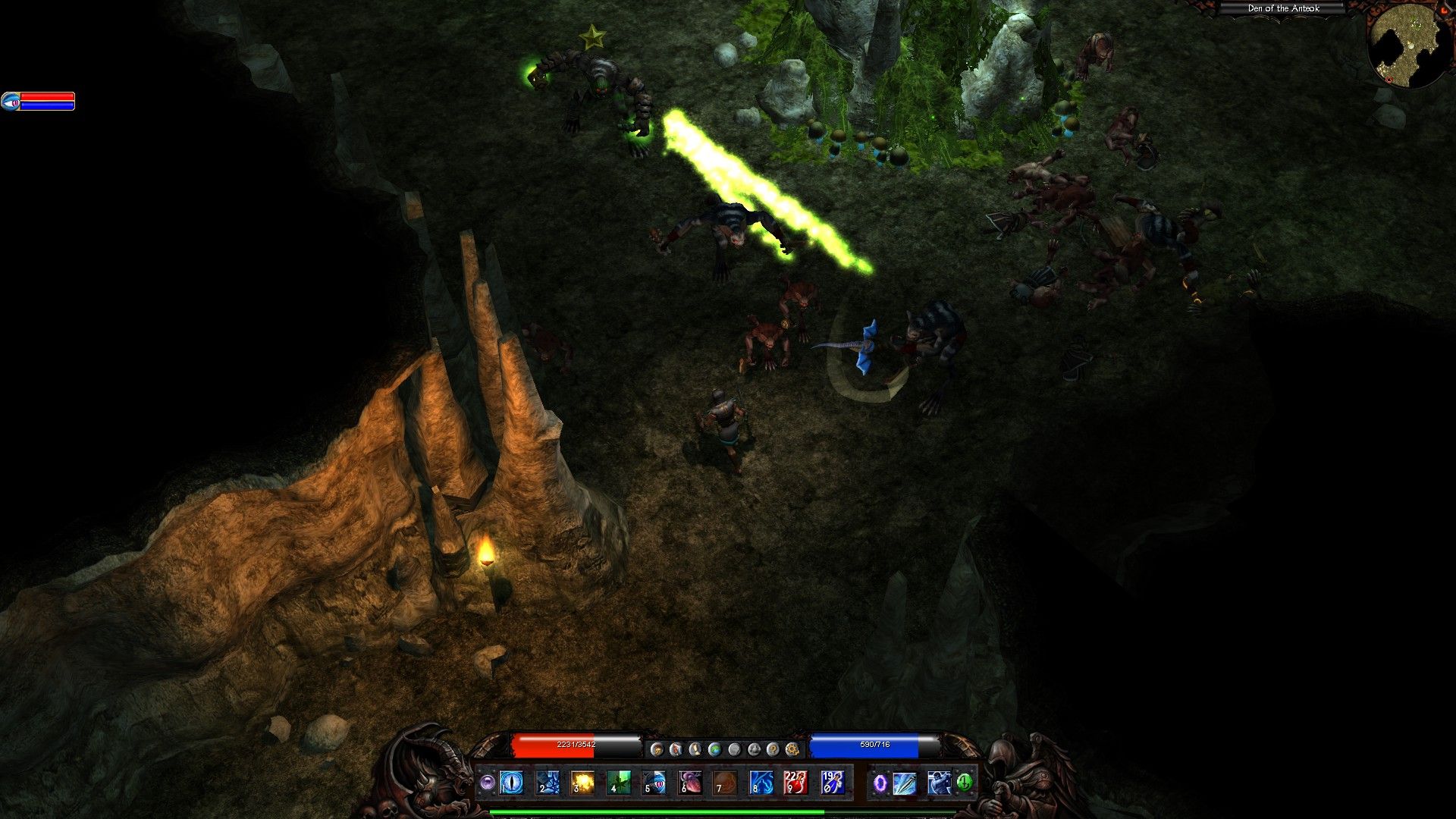Screen dimensions: 1456x819
Task: Activate the blue eye skill in slot 1
Action: (511, 782)
